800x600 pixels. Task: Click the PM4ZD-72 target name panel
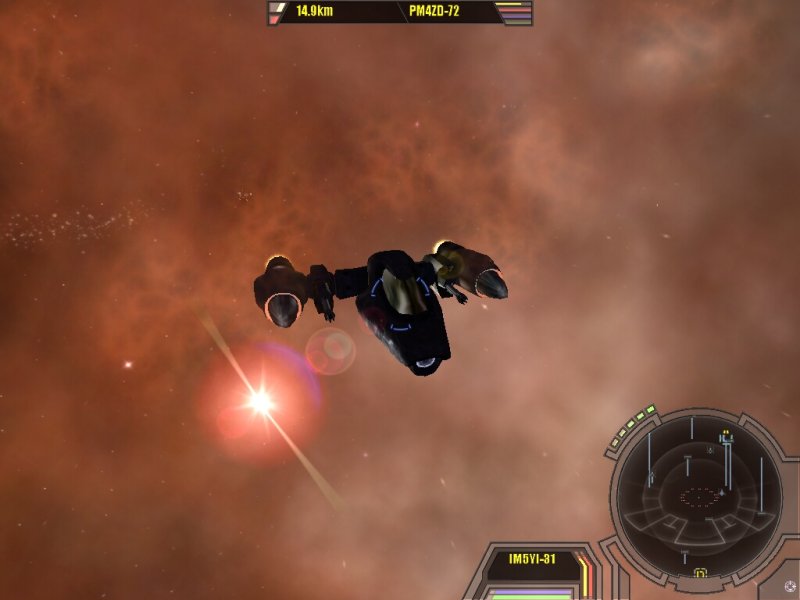click(443, 13)
